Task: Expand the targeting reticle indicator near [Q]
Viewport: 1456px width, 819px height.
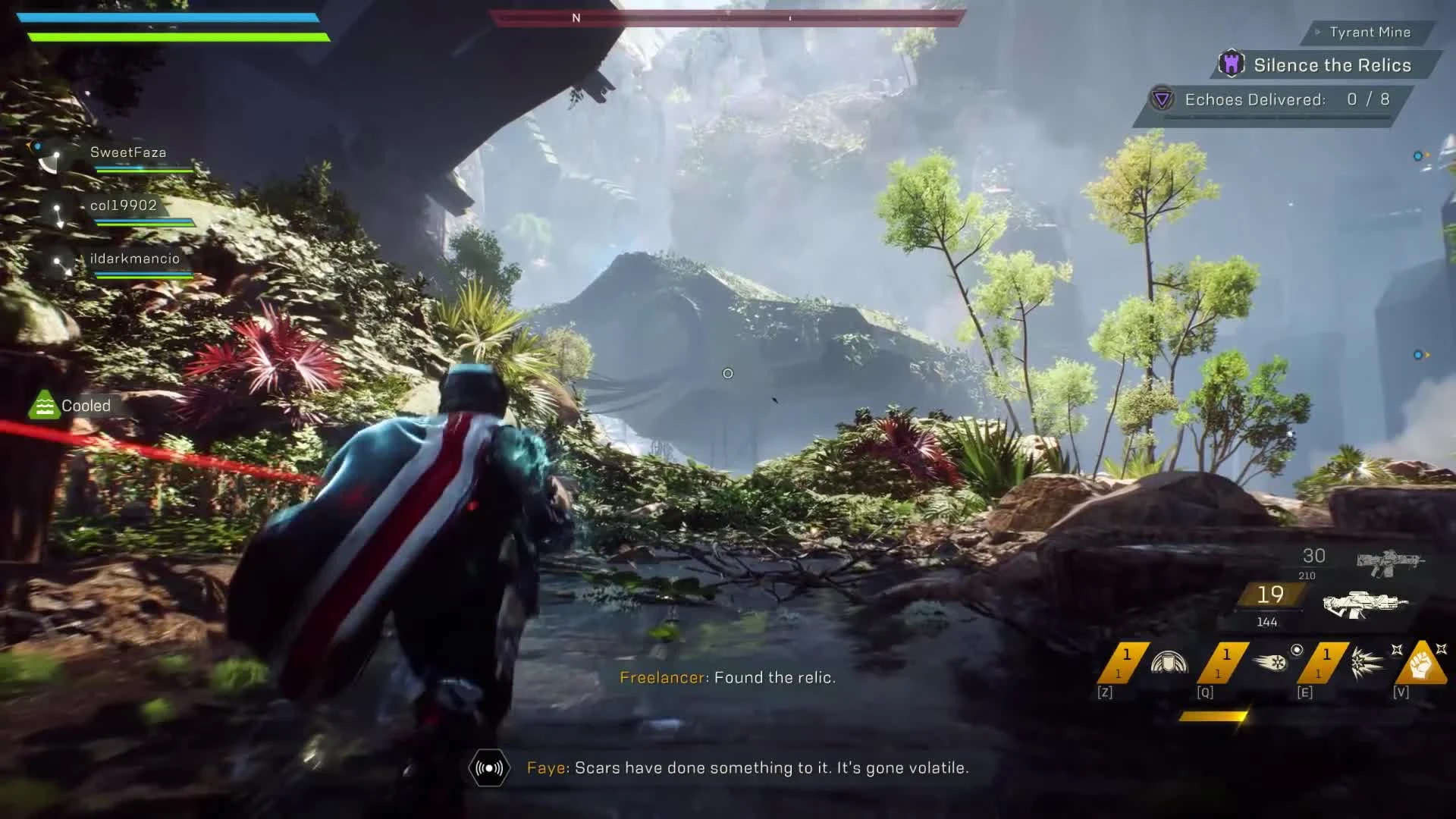Action: point(1297,650)
